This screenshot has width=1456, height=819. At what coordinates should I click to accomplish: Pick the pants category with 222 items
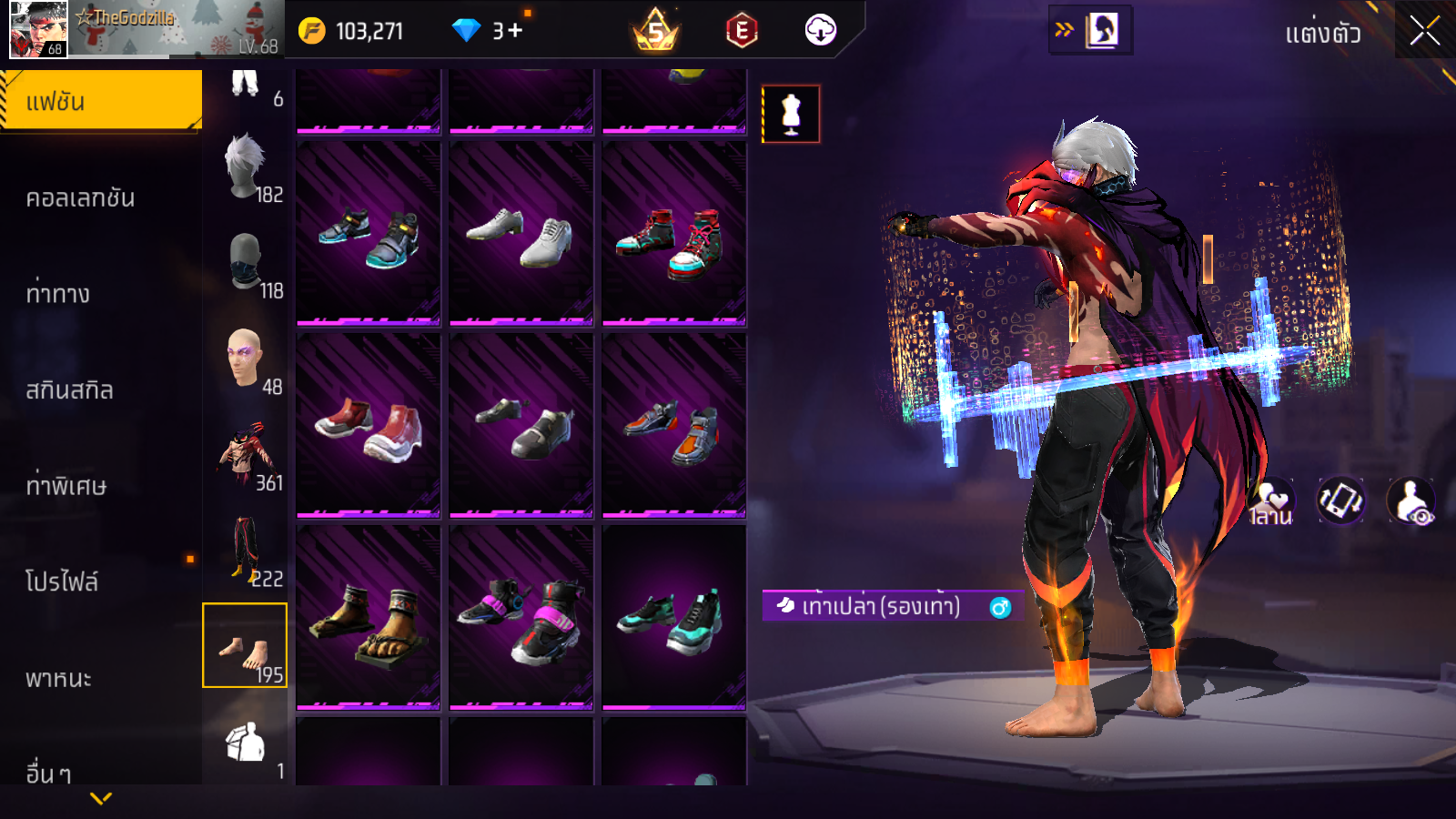pos(246,550)
